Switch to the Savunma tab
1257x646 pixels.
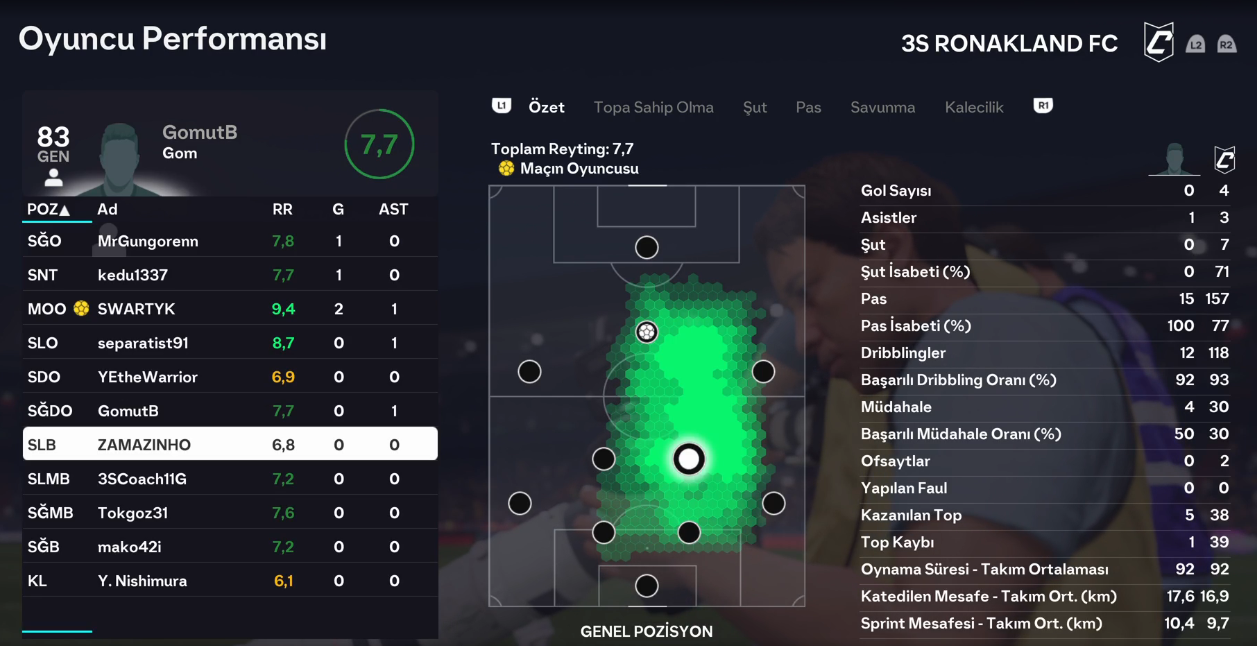point(882,107)
